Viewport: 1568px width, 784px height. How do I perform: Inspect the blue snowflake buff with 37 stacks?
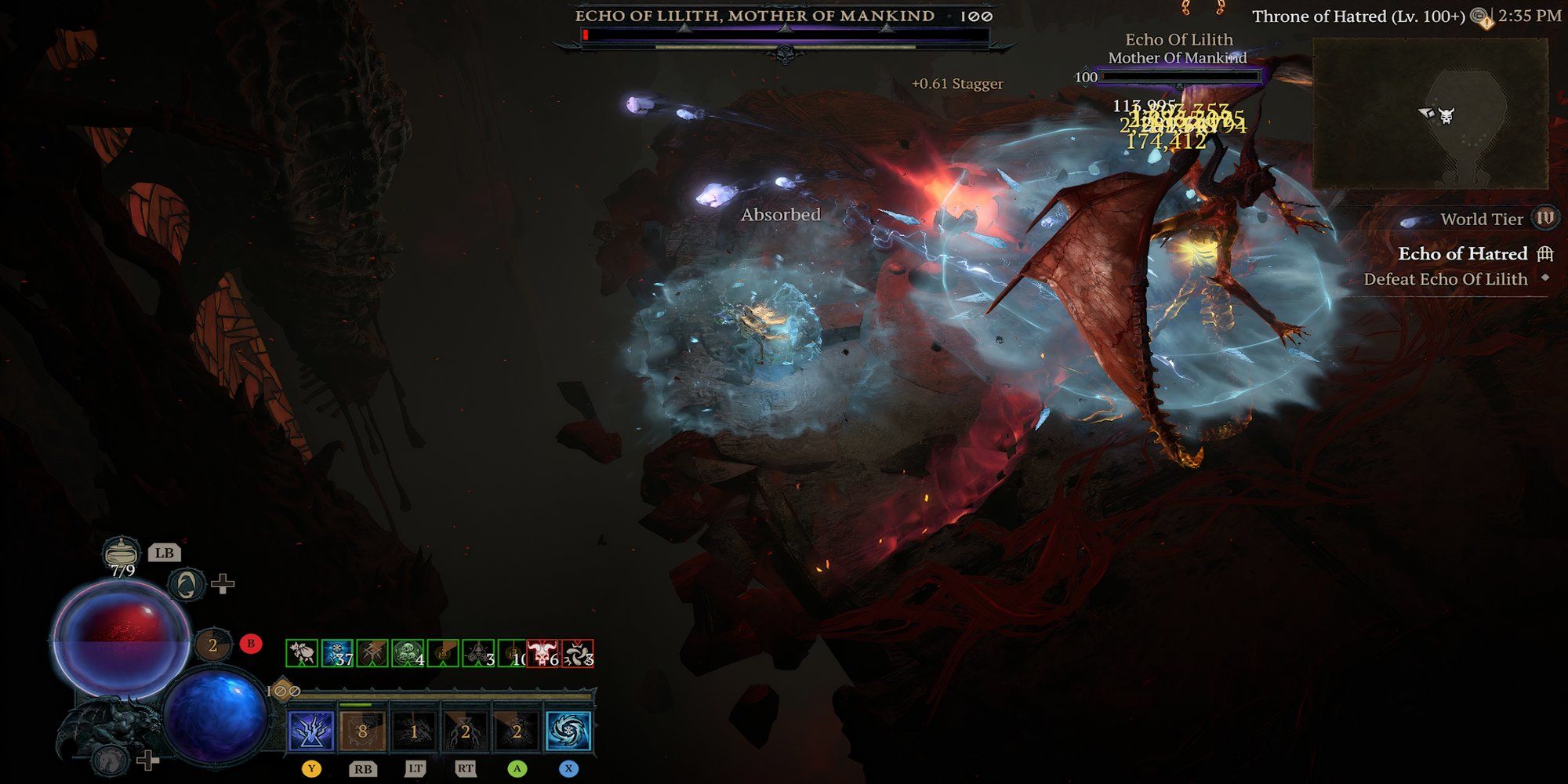tap(337, 653)
